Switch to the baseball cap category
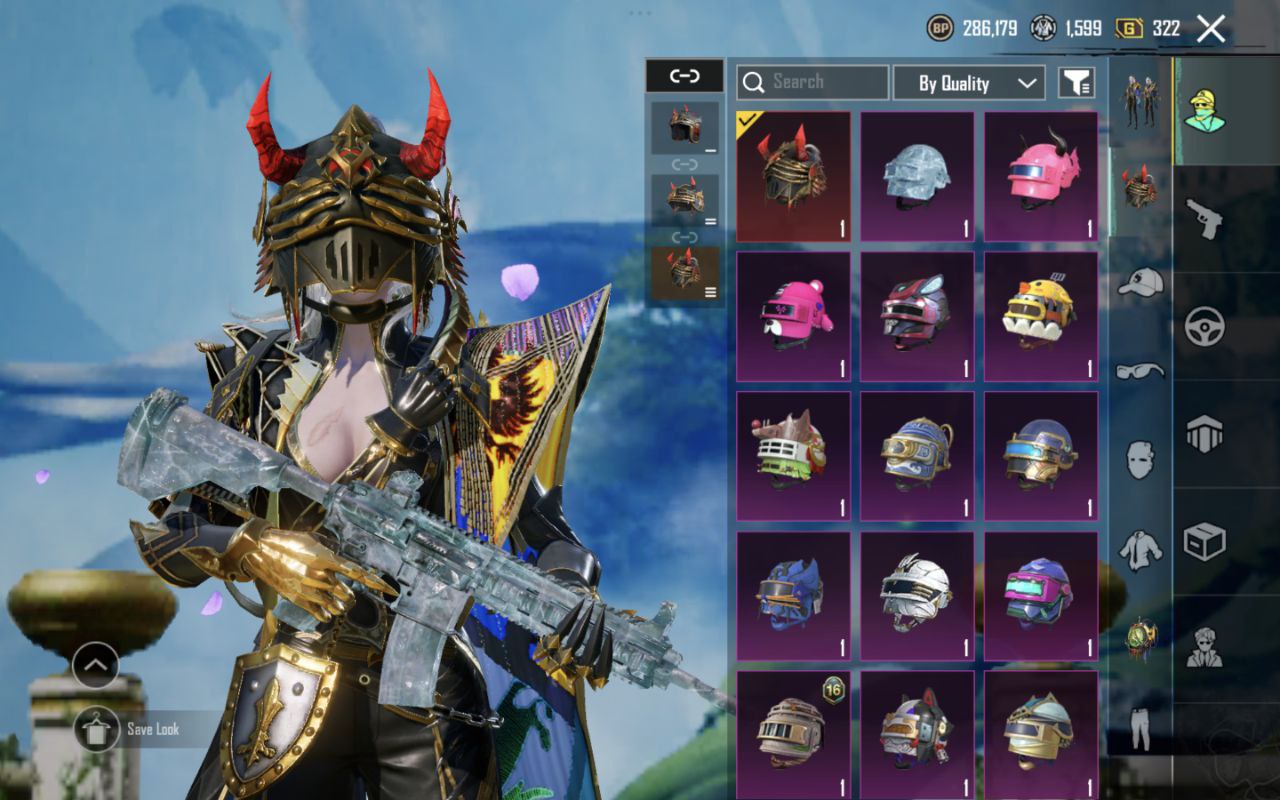Viewport: 1280px width, 800px height. (x=1140, y=283)
